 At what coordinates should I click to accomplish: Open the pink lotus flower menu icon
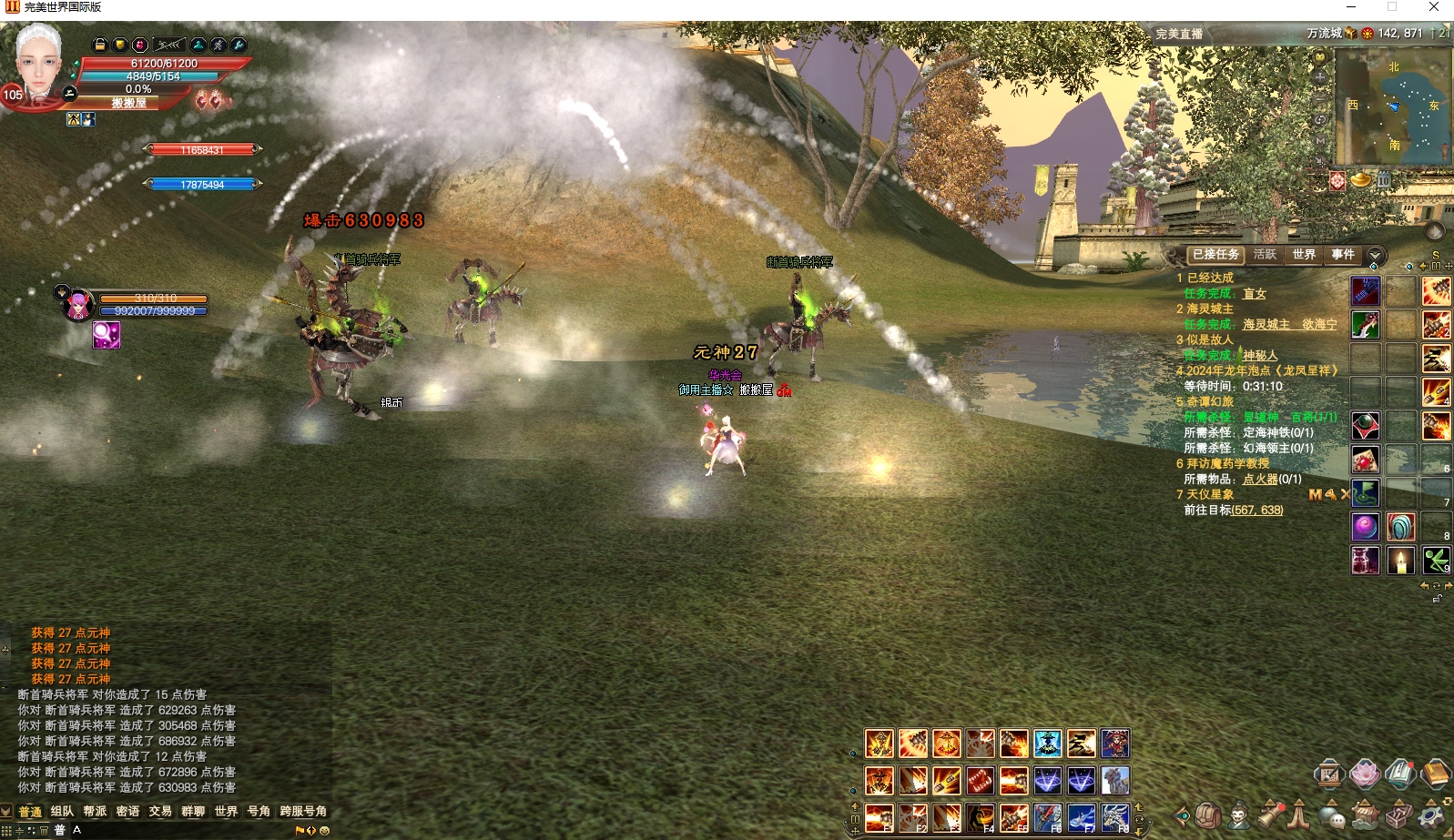pyautogui.click(x=1364, y=774)
